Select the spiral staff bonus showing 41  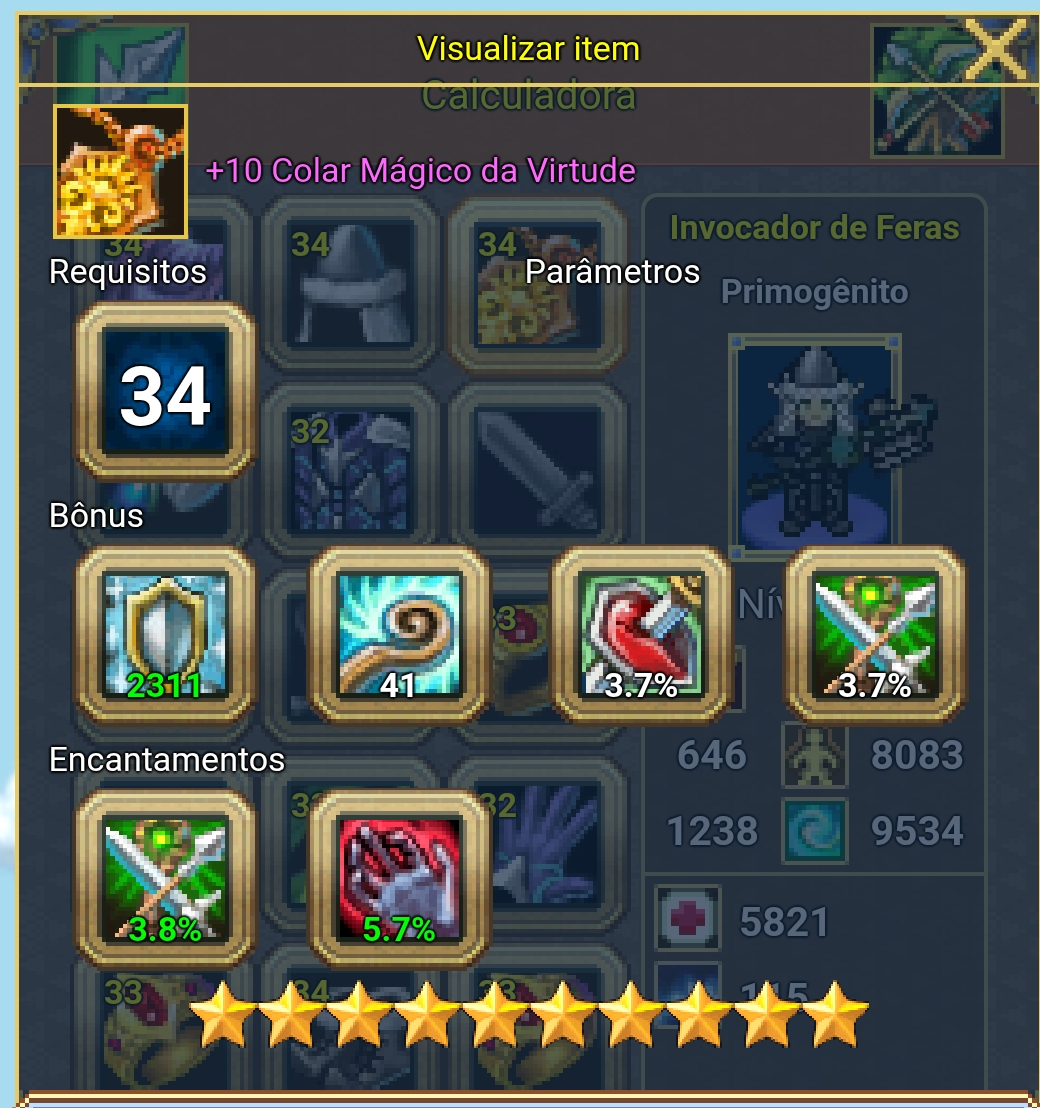coord(399,636)
